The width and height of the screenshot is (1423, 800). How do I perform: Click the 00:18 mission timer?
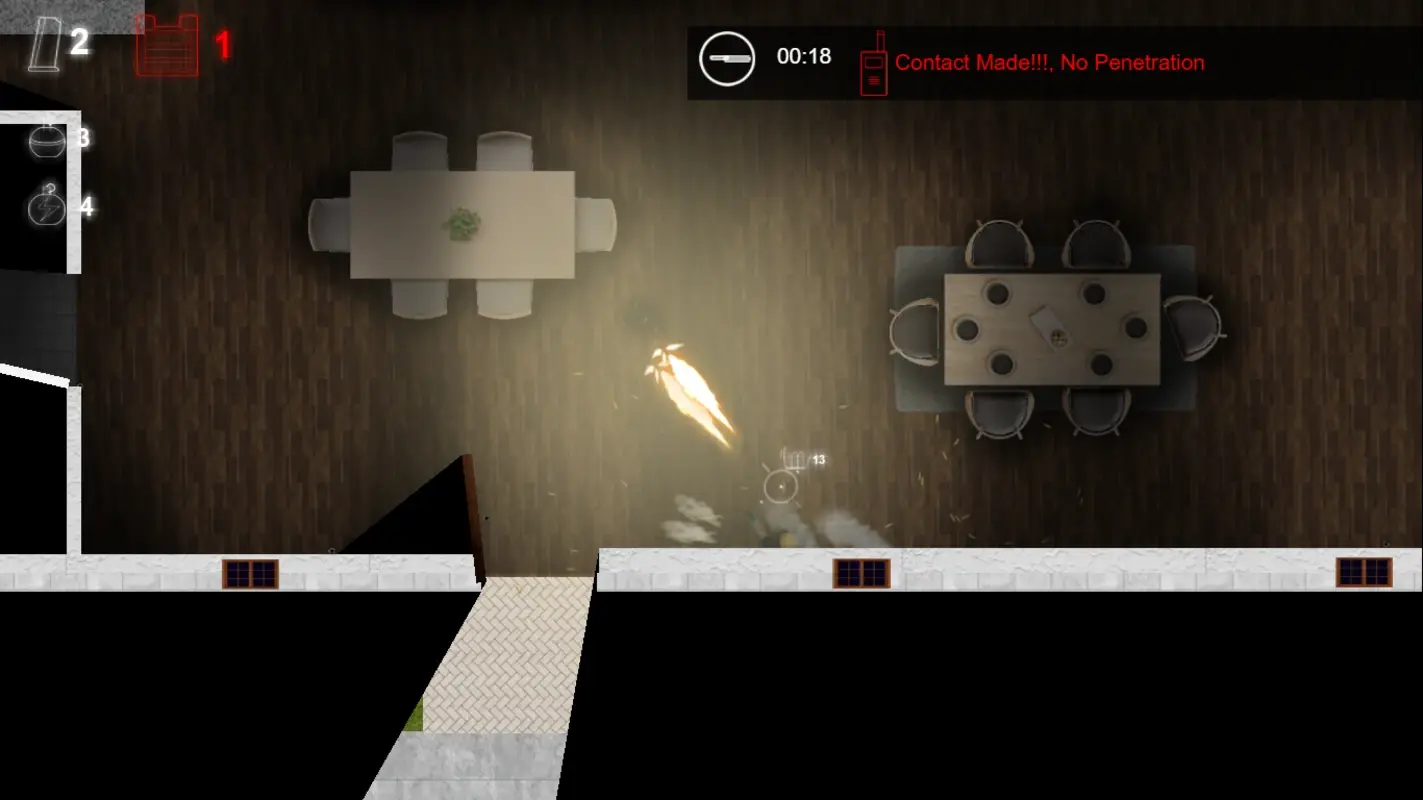tap(802, 57)
